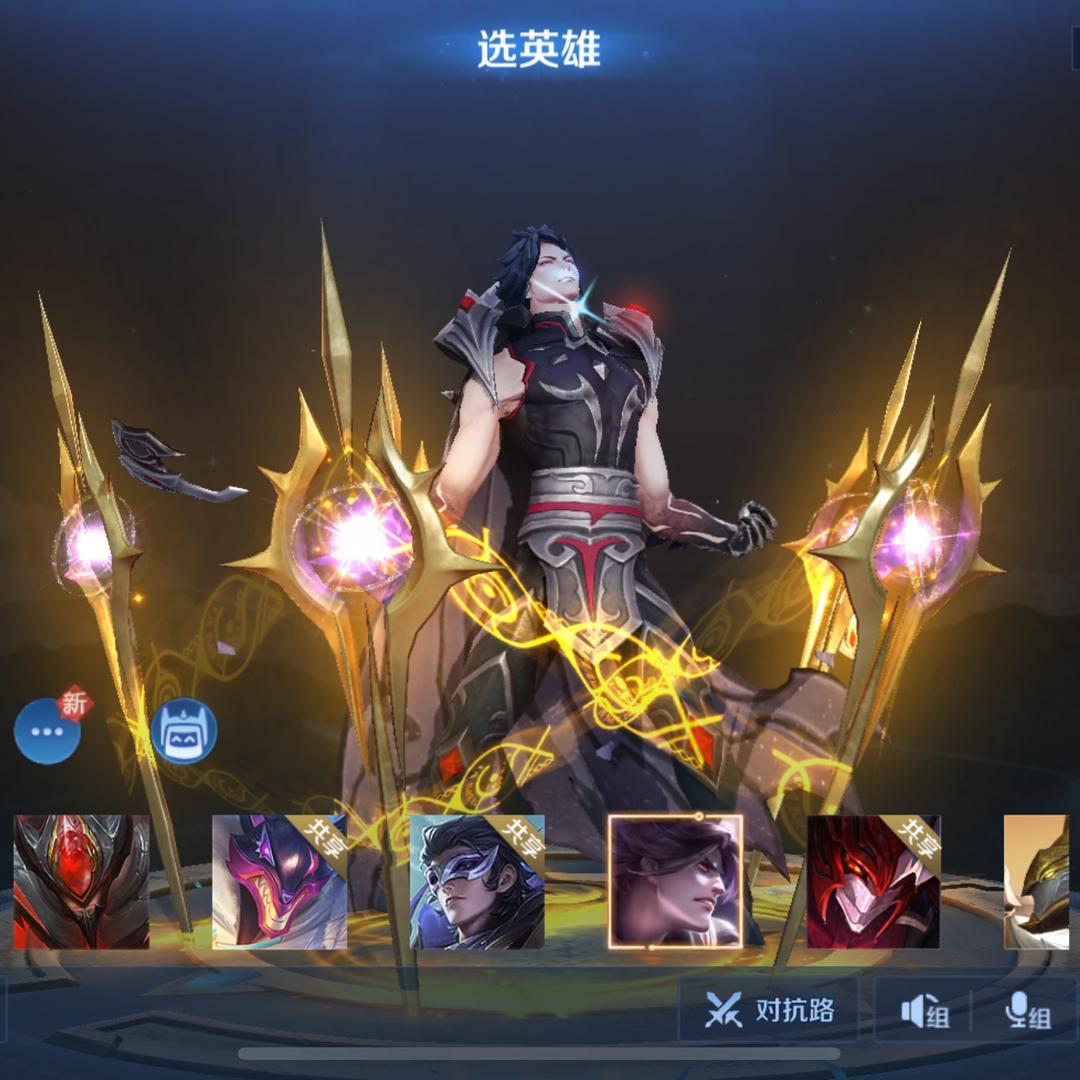Screen dimensions: 1080x1080
Task: Select the gold-framed highlighted hero portrait
Action: tap(675, 881)
